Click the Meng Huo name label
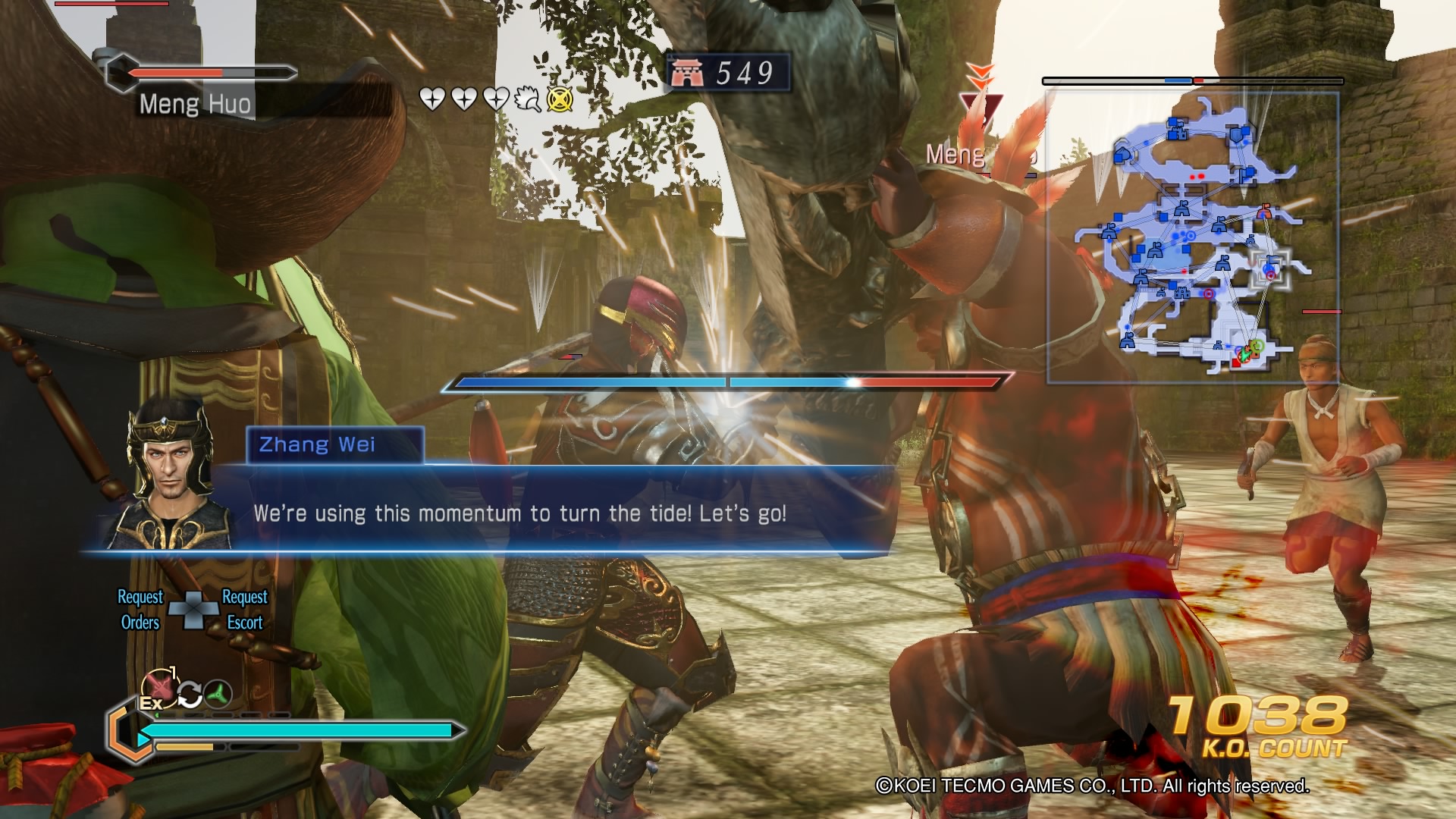Image resolution: width=1456 pixels, height=819 pixels. (194, 105)
